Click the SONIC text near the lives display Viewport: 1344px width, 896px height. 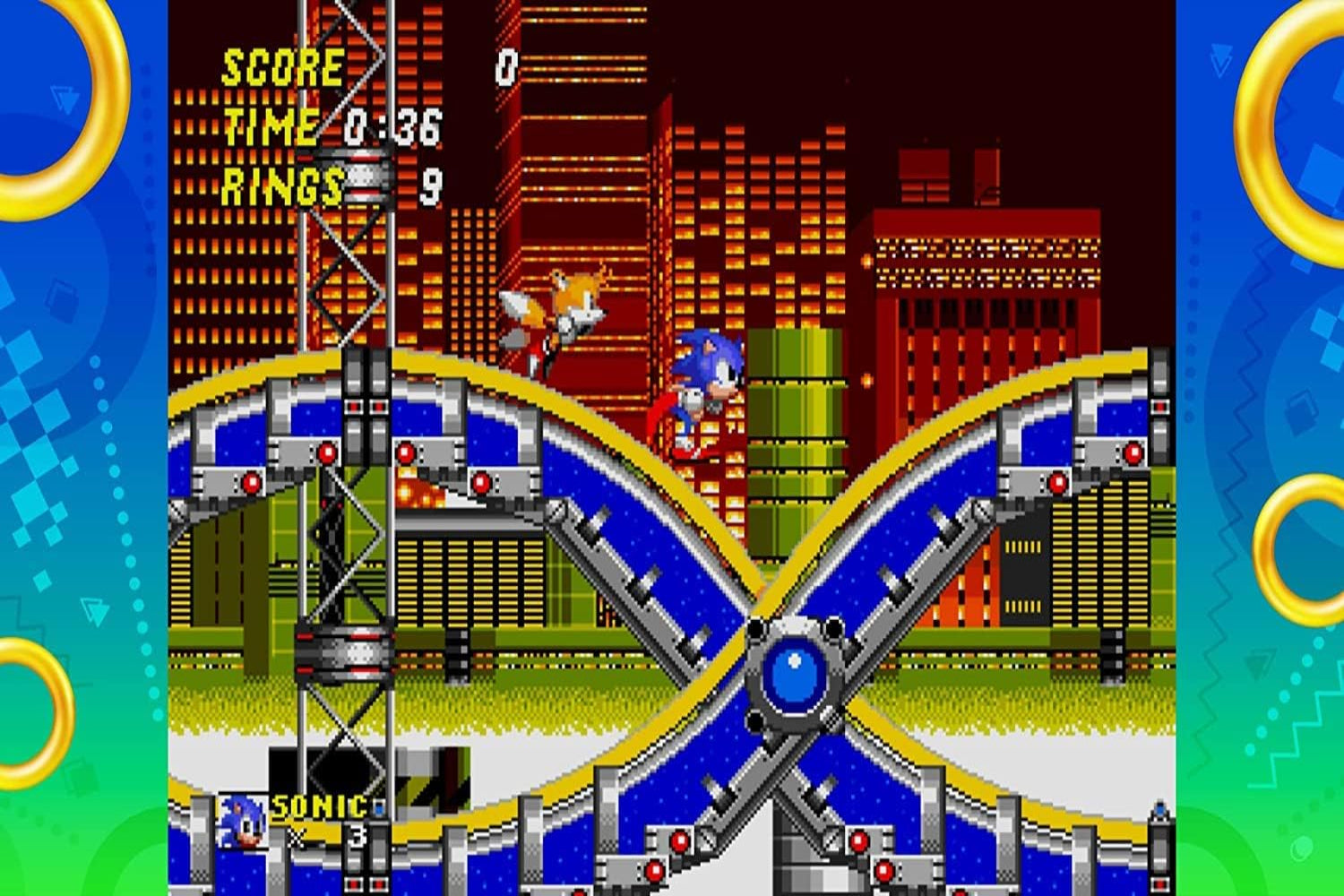[318, 805]
